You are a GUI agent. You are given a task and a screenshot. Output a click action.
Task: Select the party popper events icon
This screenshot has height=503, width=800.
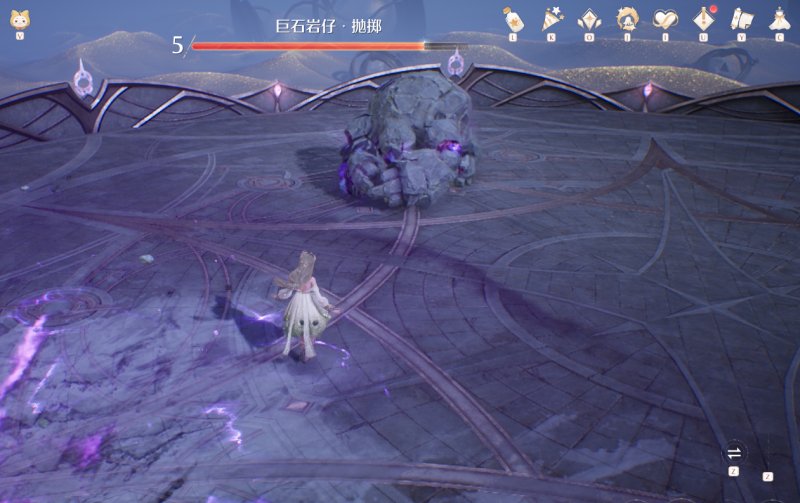click(552, 20)
